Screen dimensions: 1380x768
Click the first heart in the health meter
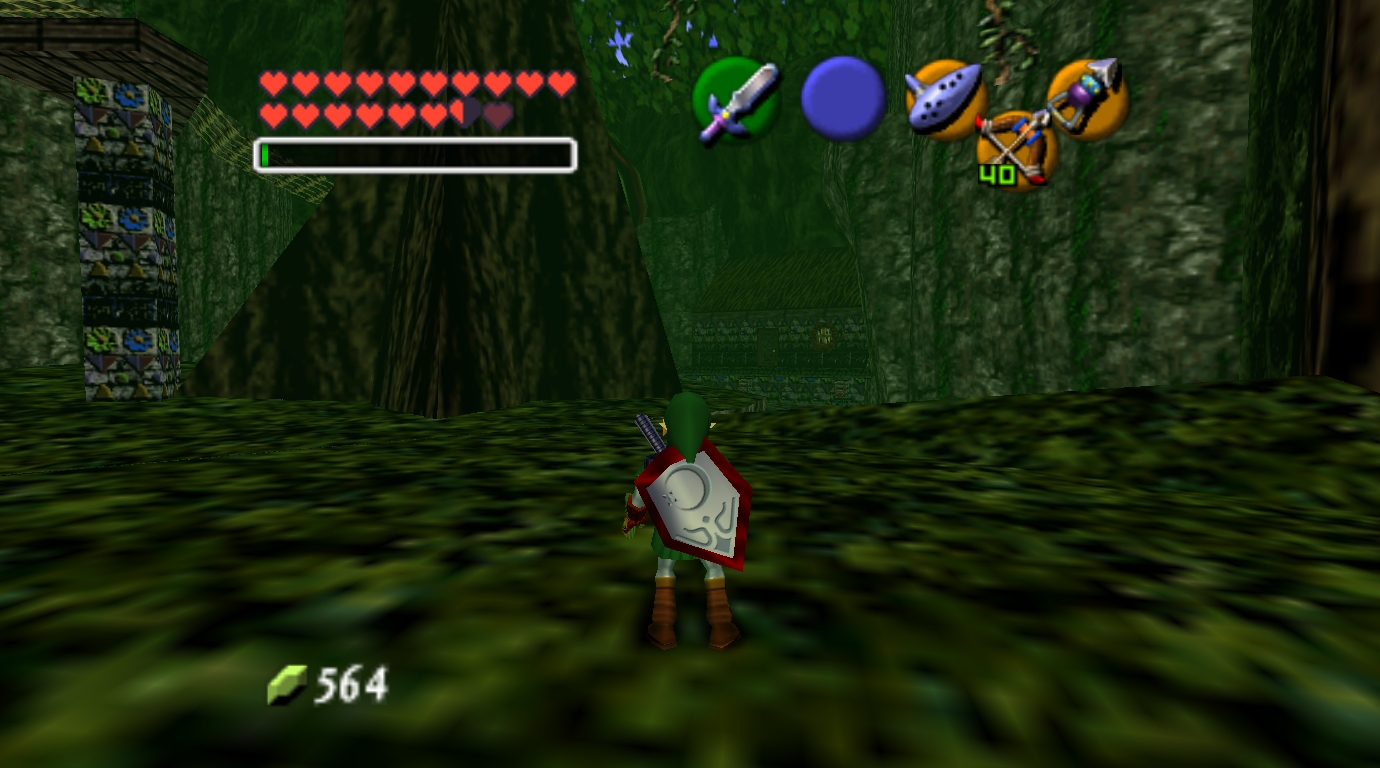(274, 84)
